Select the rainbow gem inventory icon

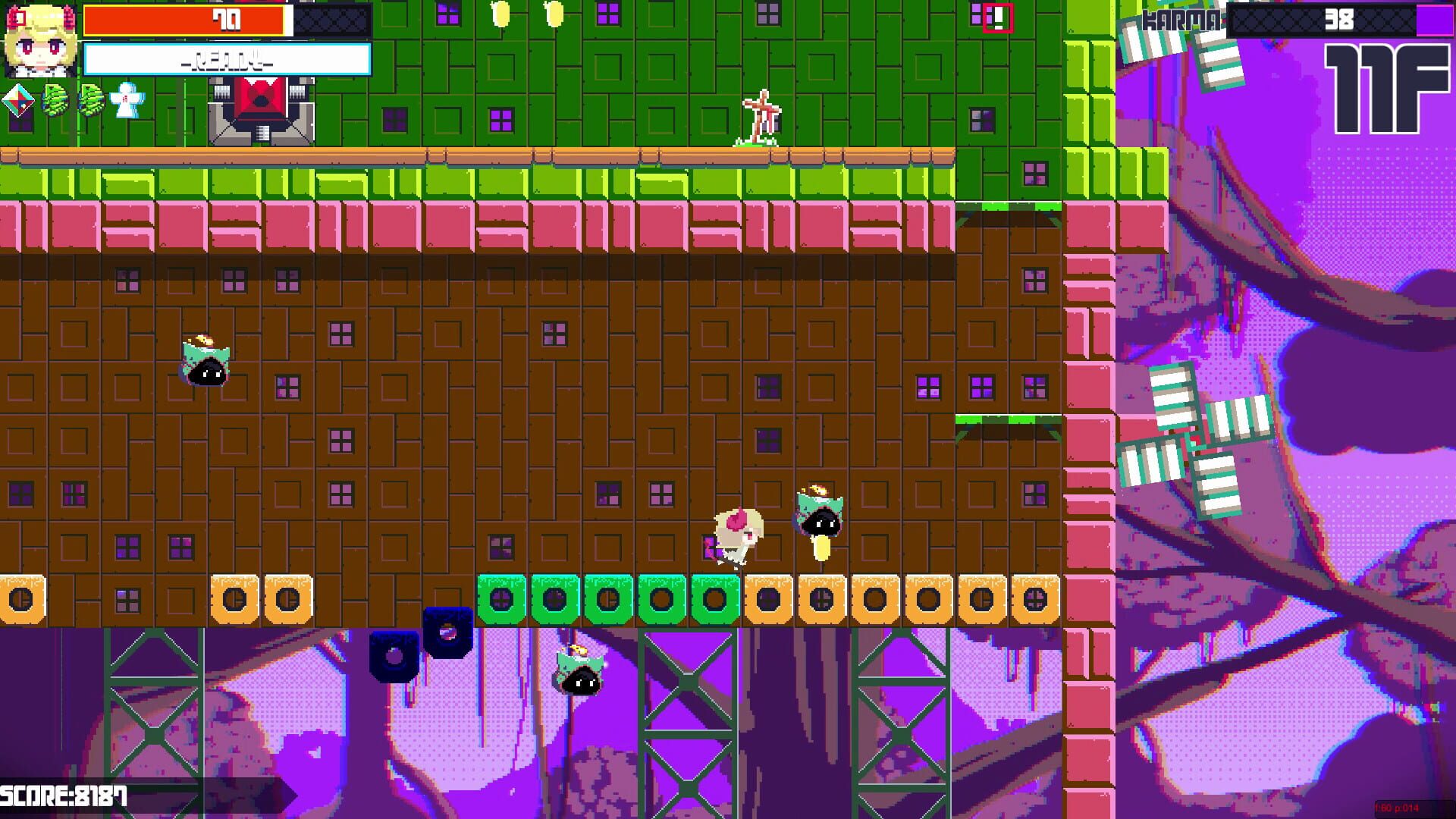click(x=17, y=100)
